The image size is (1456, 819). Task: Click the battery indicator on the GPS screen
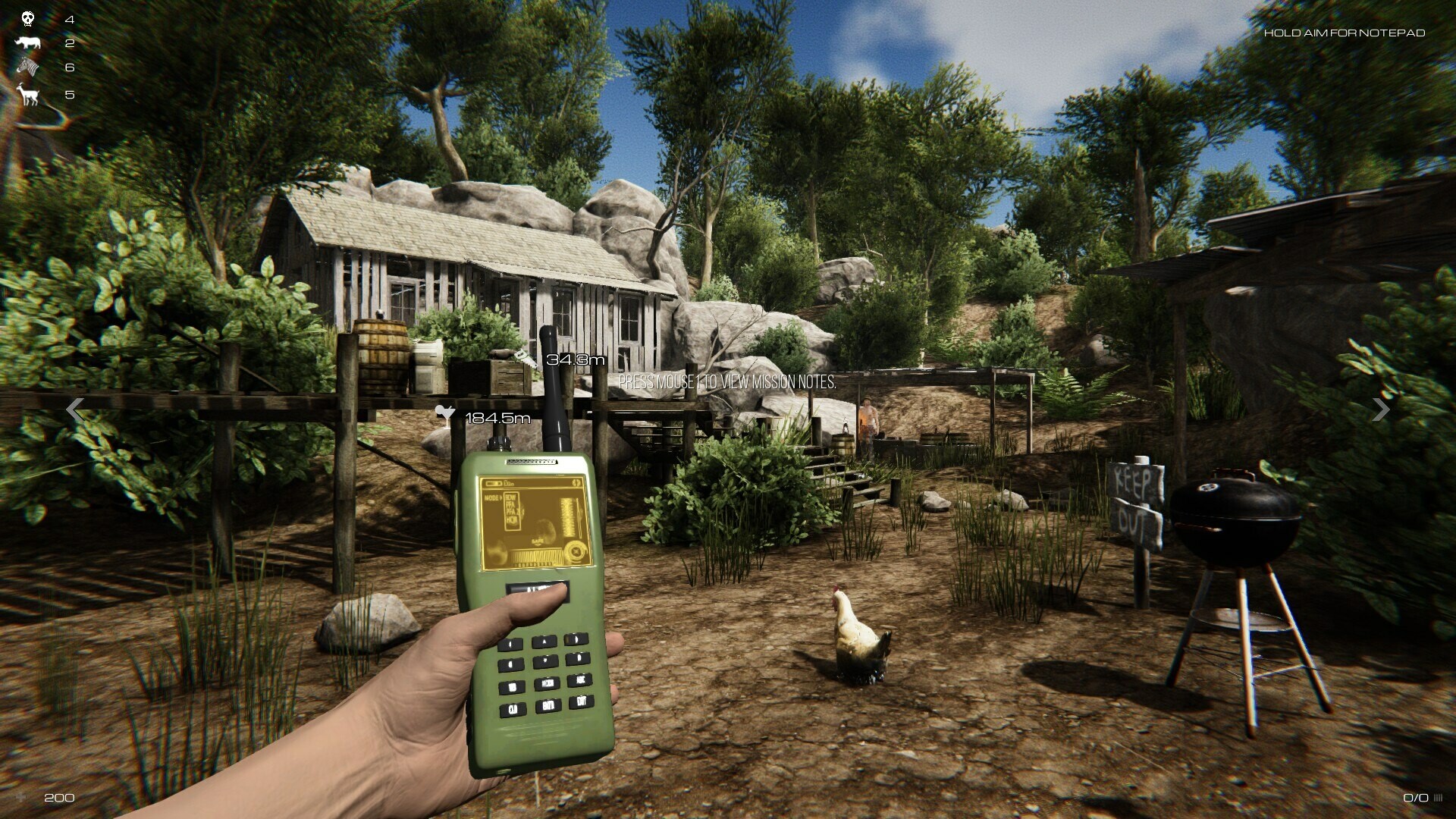pyautogui.click(x=493, y=483)
